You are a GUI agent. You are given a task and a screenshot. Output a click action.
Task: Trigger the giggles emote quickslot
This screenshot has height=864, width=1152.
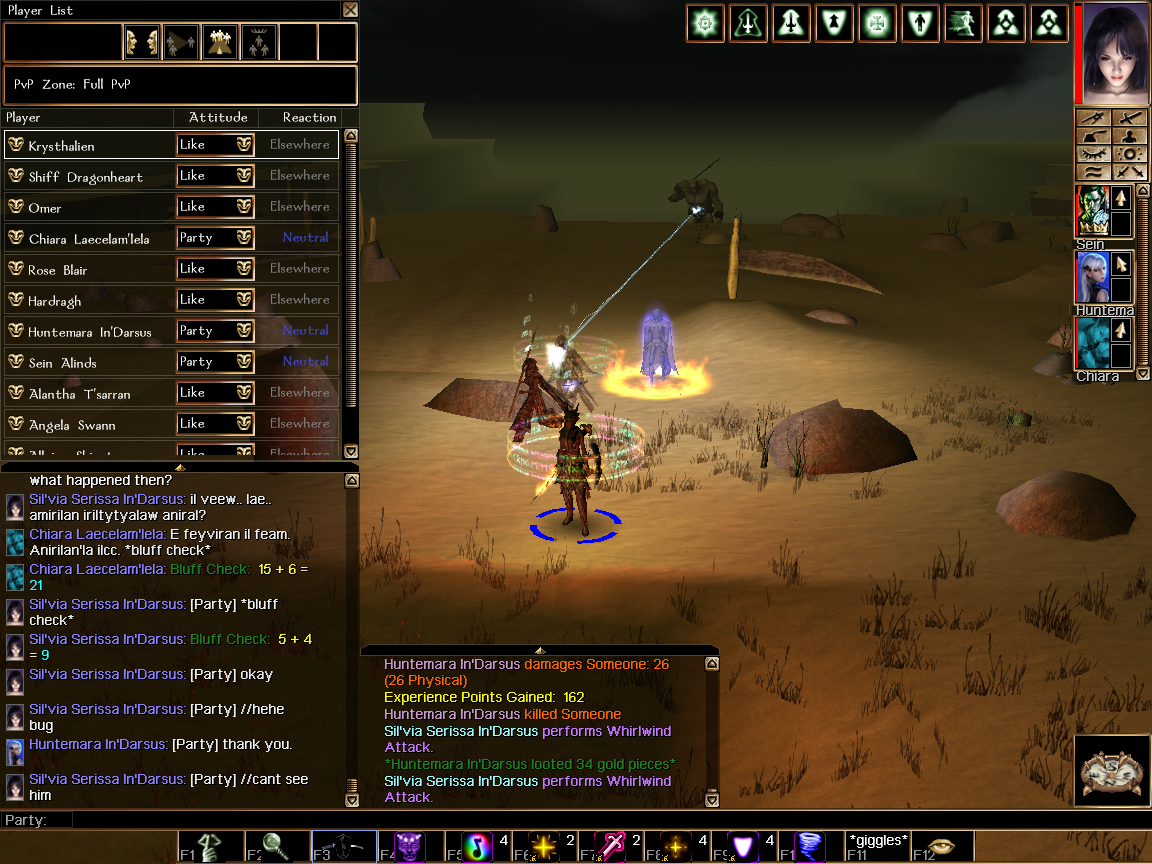[x=877, y=846]
